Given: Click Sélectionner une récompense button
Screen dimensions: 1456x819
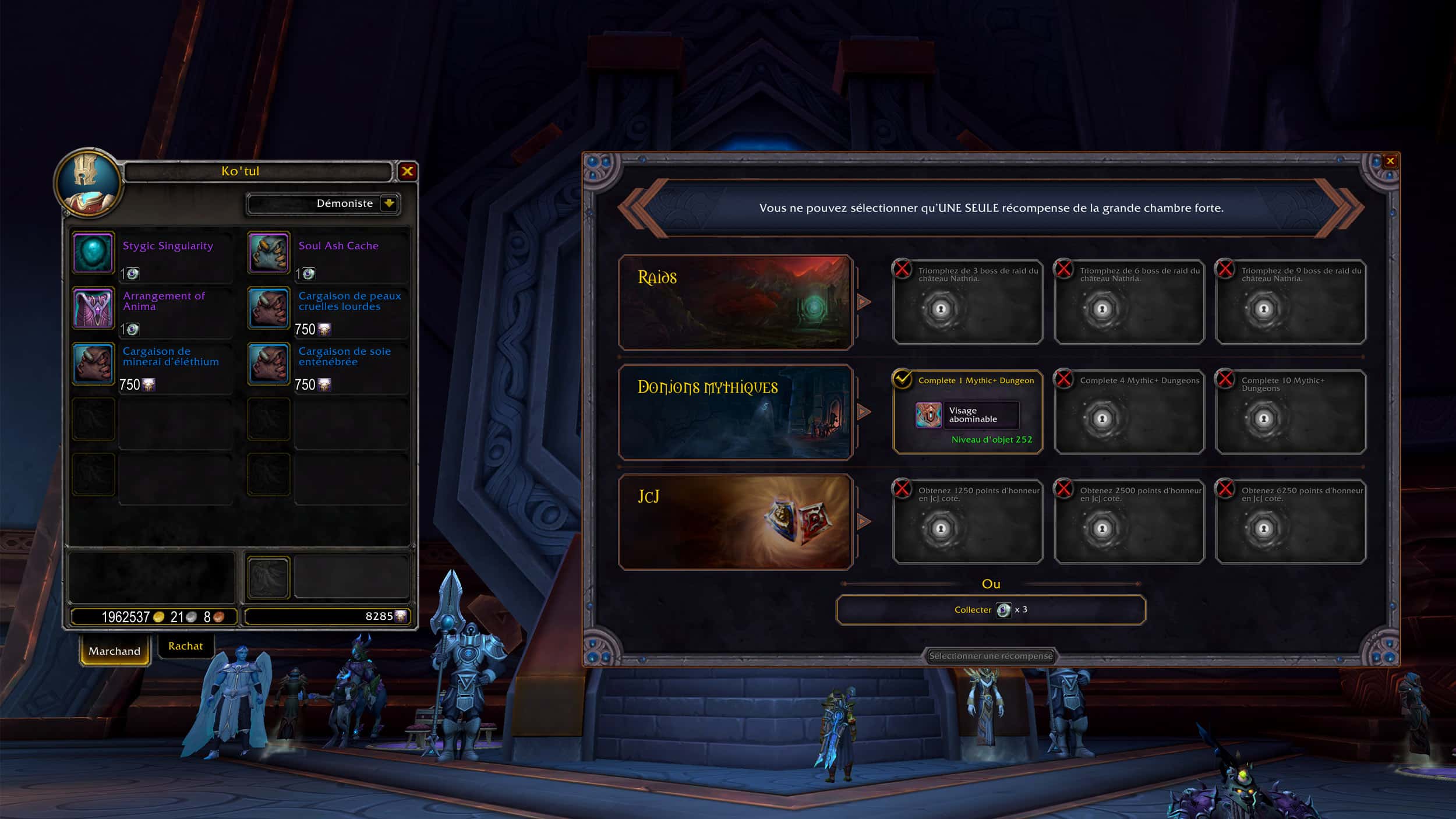Looking at the screenshot, I should coord(991,656).
